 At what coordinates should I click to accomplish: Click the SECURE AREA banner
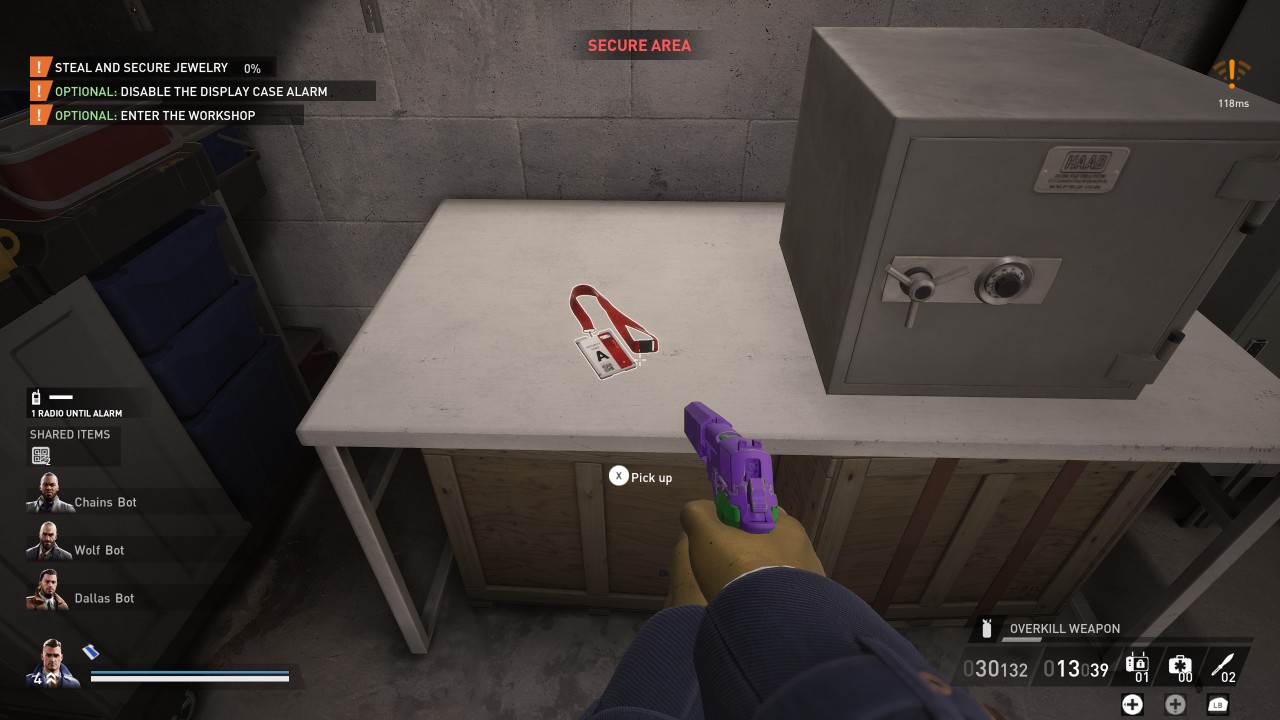pos(640,45)
